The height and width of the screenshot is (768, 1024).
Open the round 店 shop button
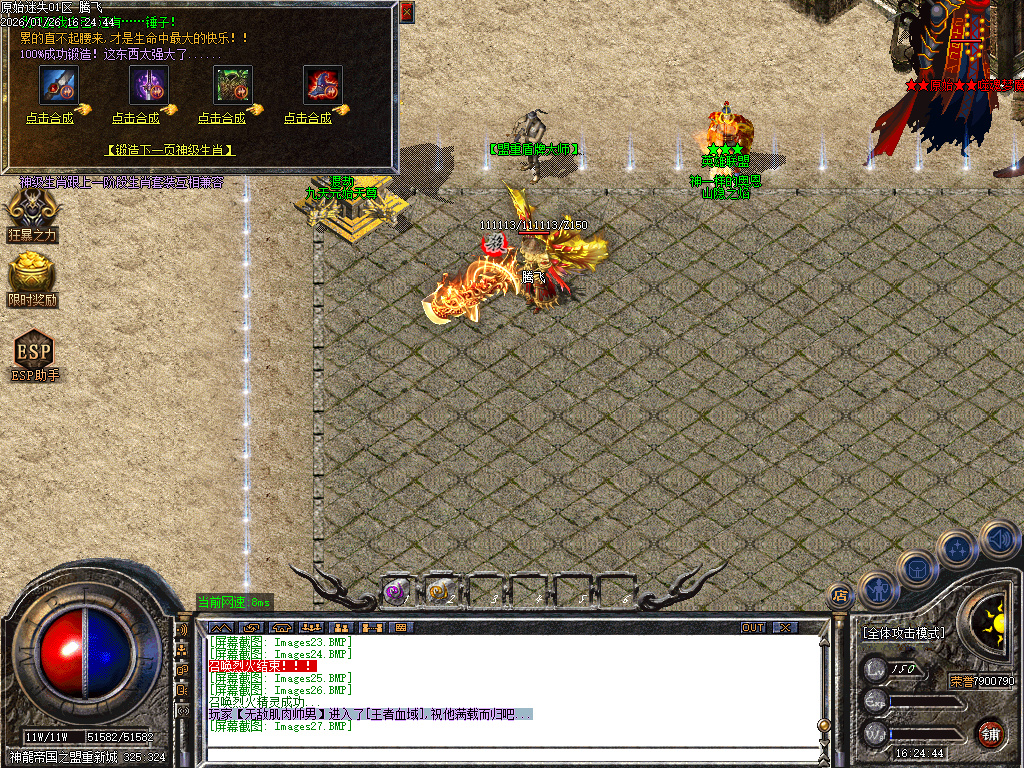840,596
